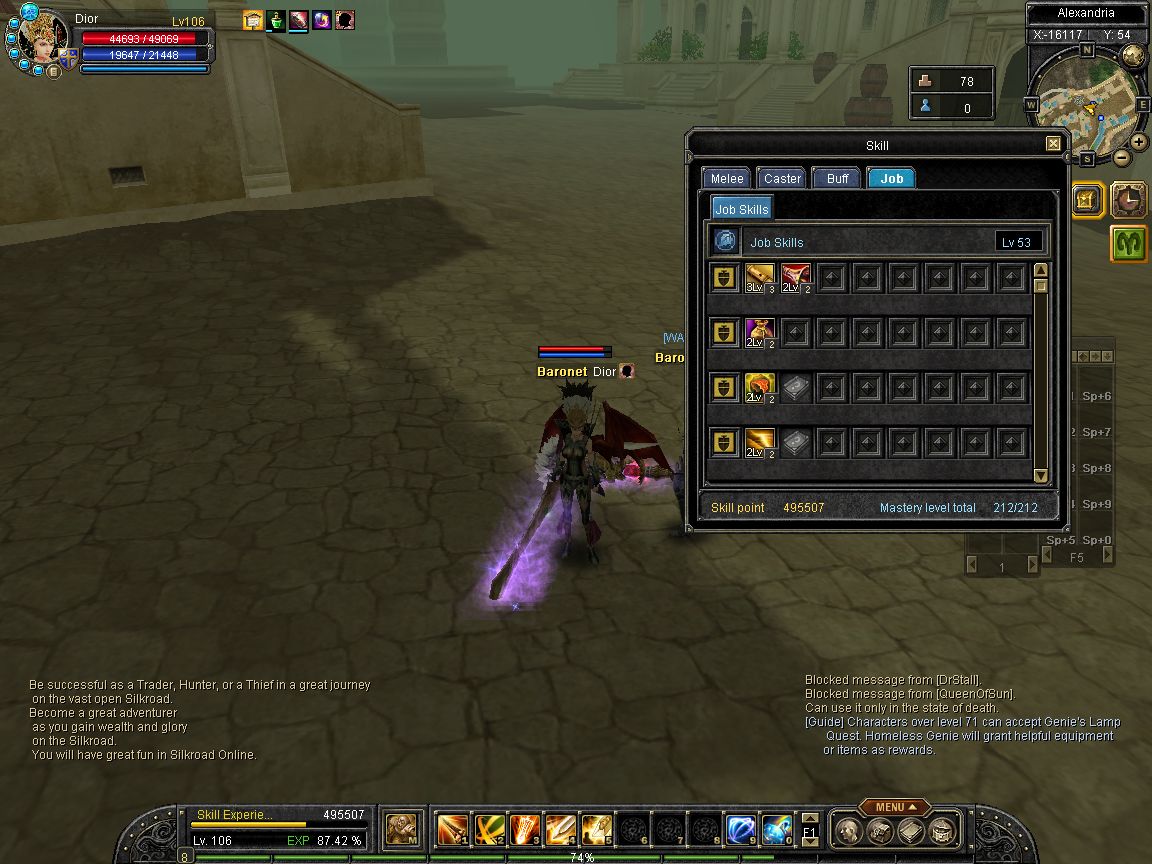
Task: Show the Buff skills tab
Action: pyautogui.click(x=838, y=178)
